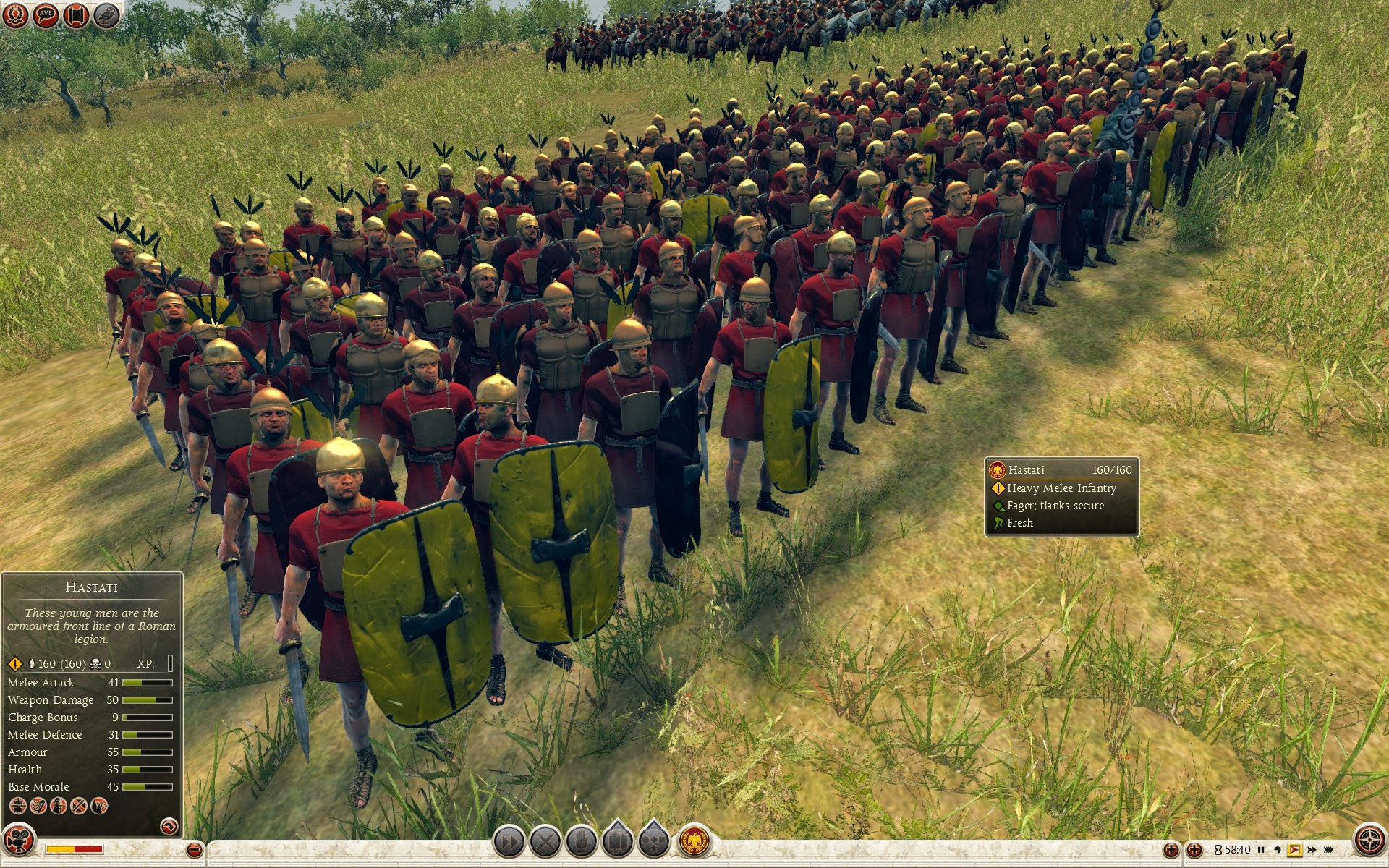This screenshot has height=868, width=1389.
Task: Select the golden eagle faction emblem
Action: click(x=694, y=841)
